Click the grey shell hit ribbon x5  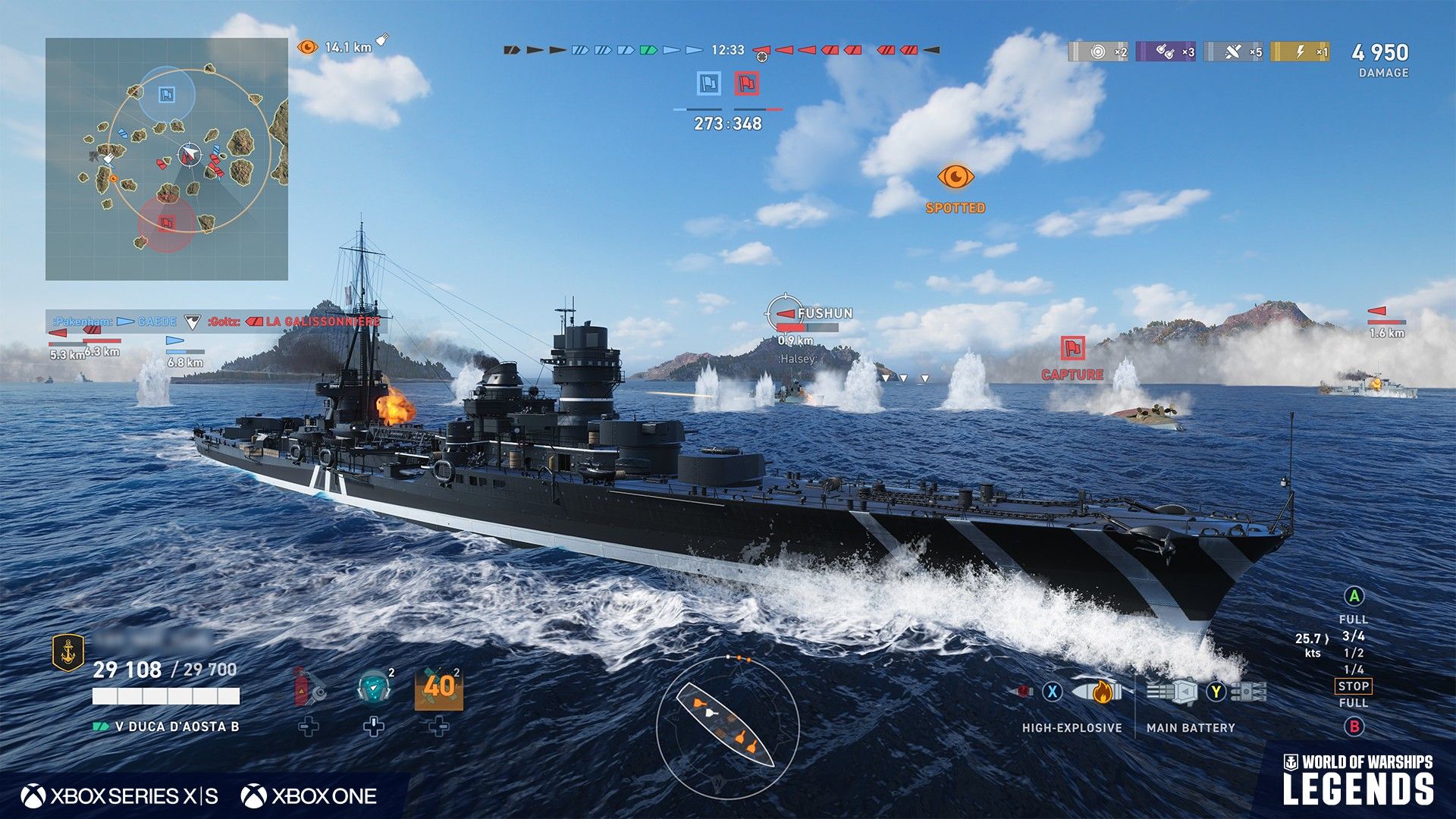(x=1233, y=52)
